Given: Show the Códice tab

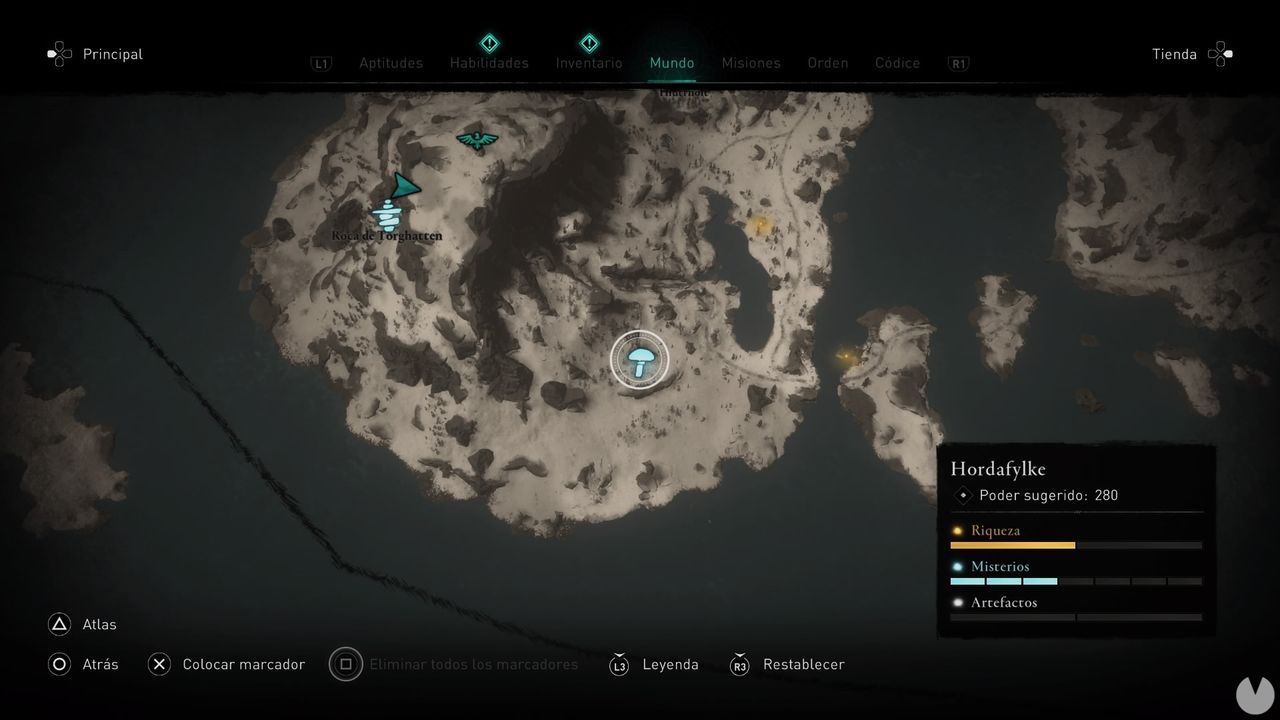Looking at the screenshot, I should click(x=897, y=63).
